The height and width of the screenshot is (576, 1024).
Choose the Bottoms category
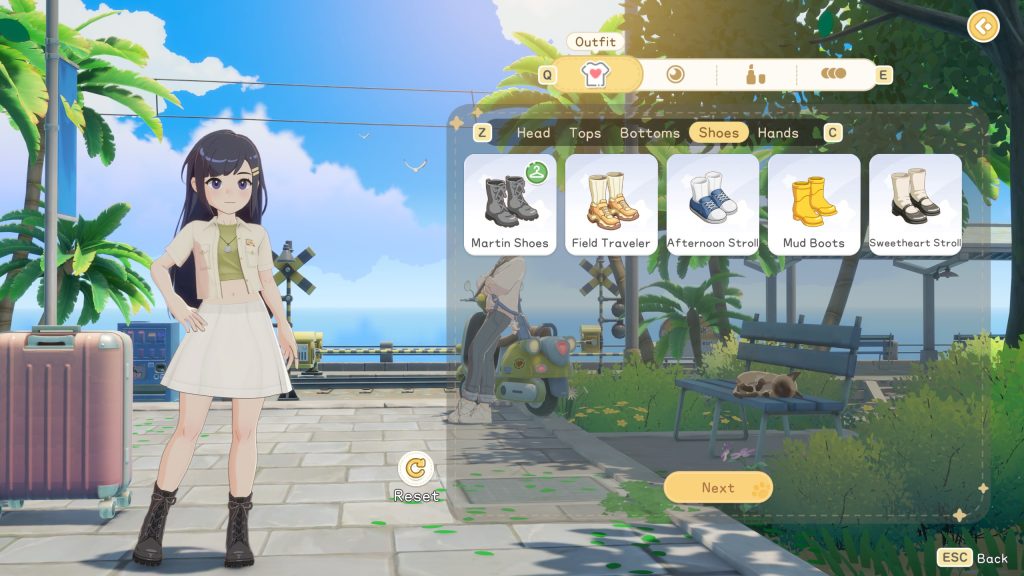tap(650, 133)
